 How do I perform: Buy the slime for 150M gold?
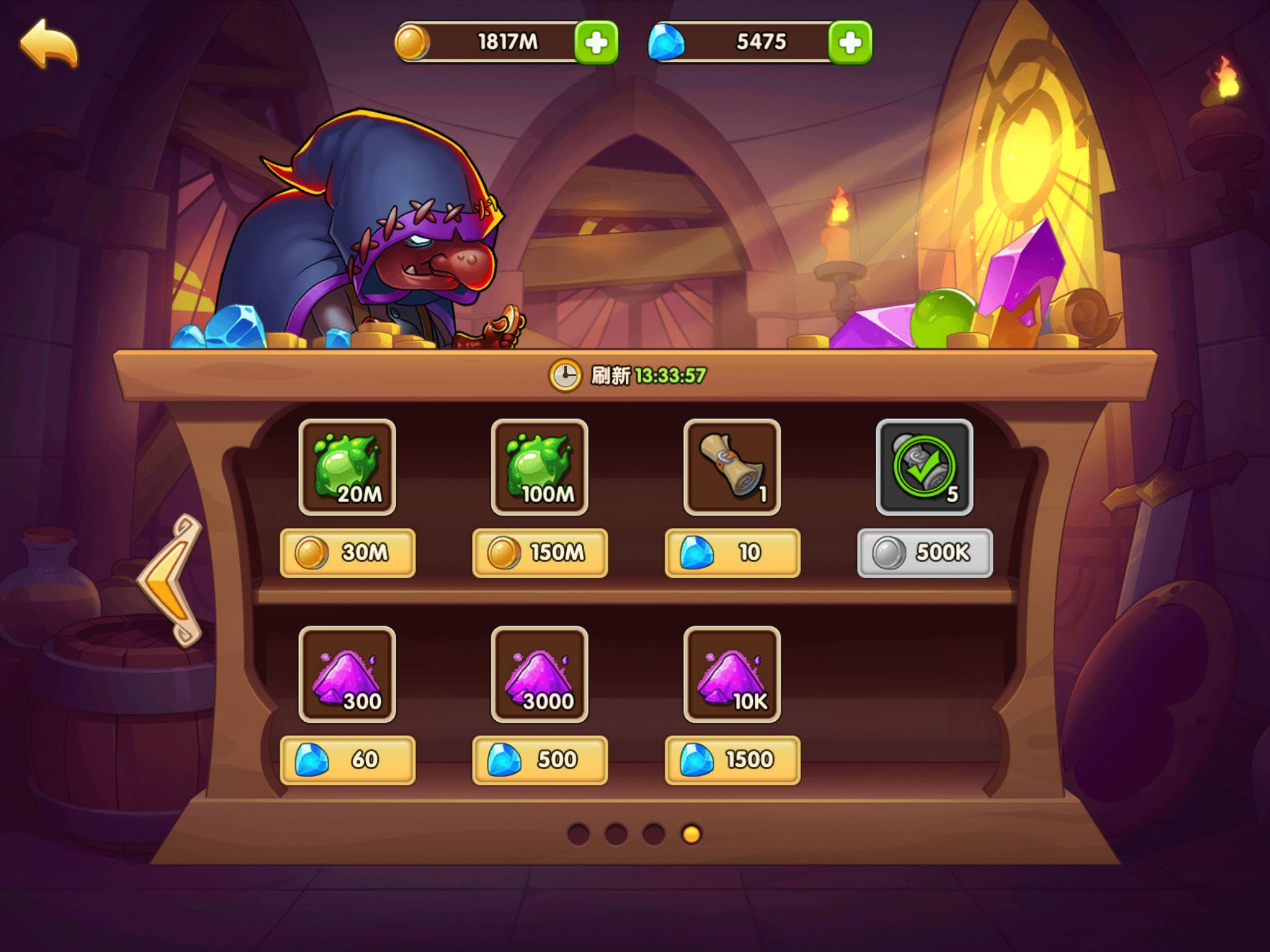pos(540,553)
